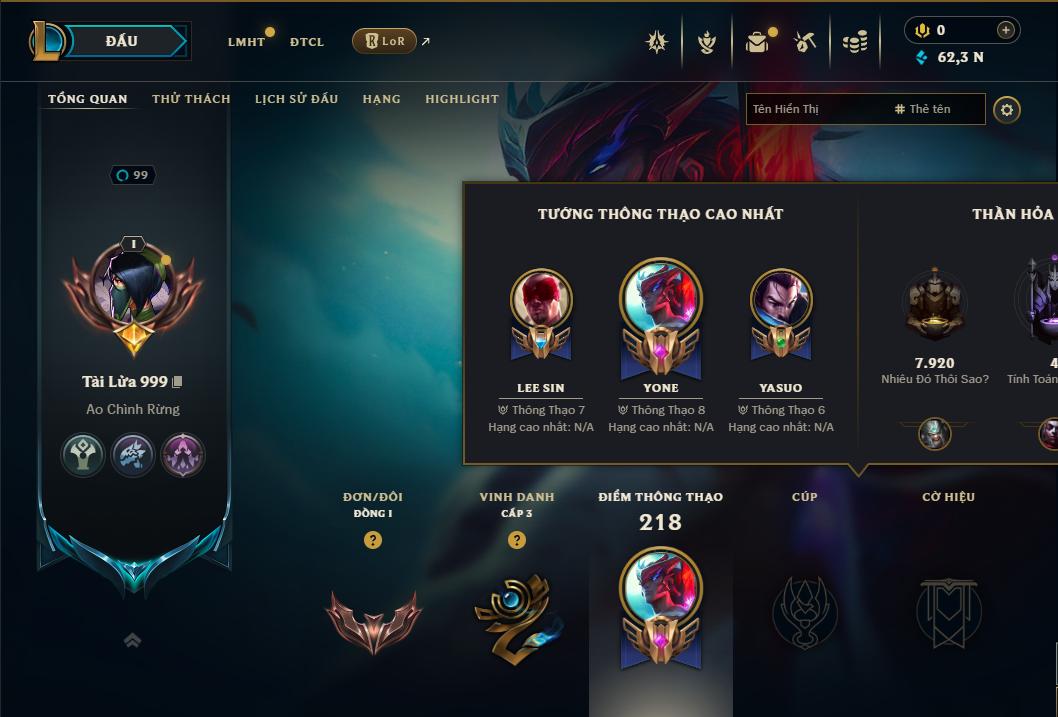Select the HẠNG tab
The height and width of the screenshot is (717, 1058).
(x=381, y=99)
